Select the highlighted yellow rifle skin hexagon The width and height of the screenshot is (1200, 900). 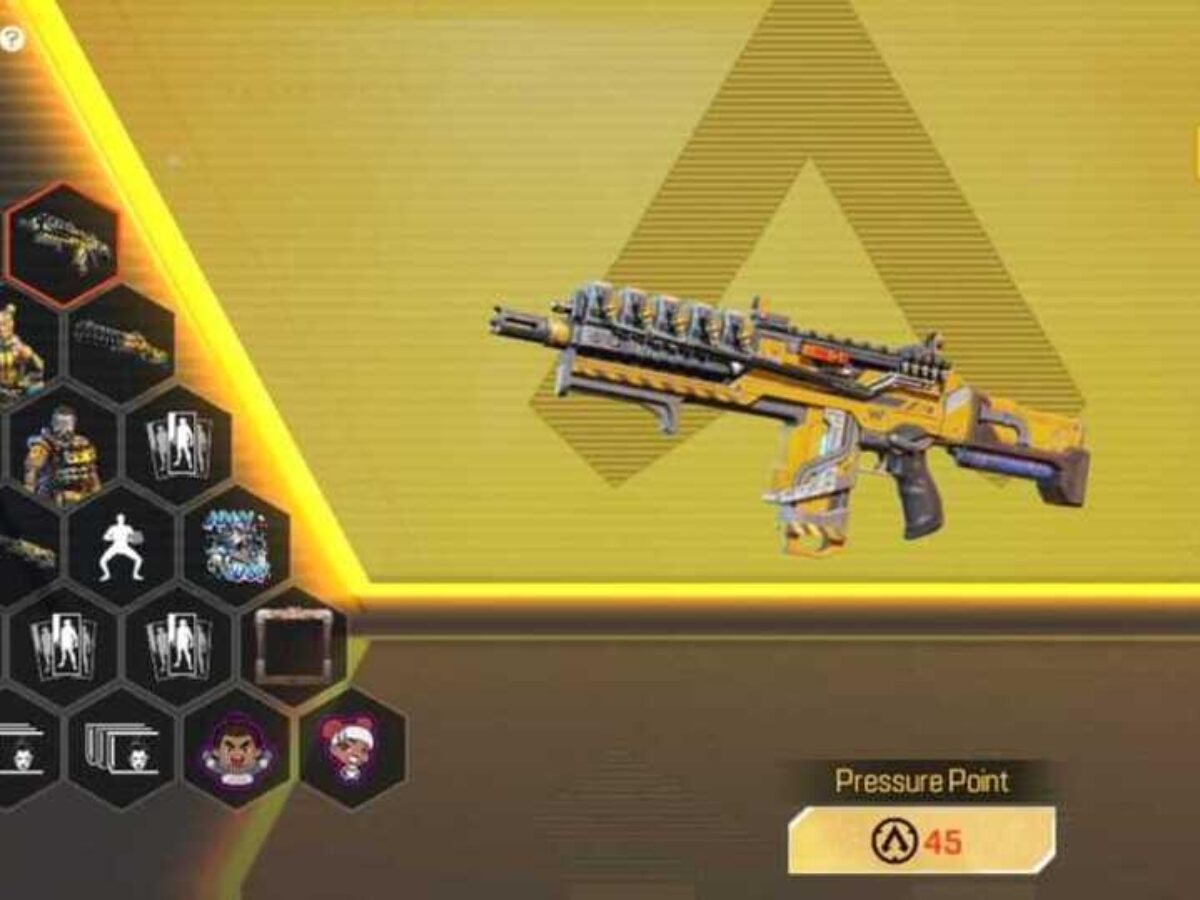(62, 243)
